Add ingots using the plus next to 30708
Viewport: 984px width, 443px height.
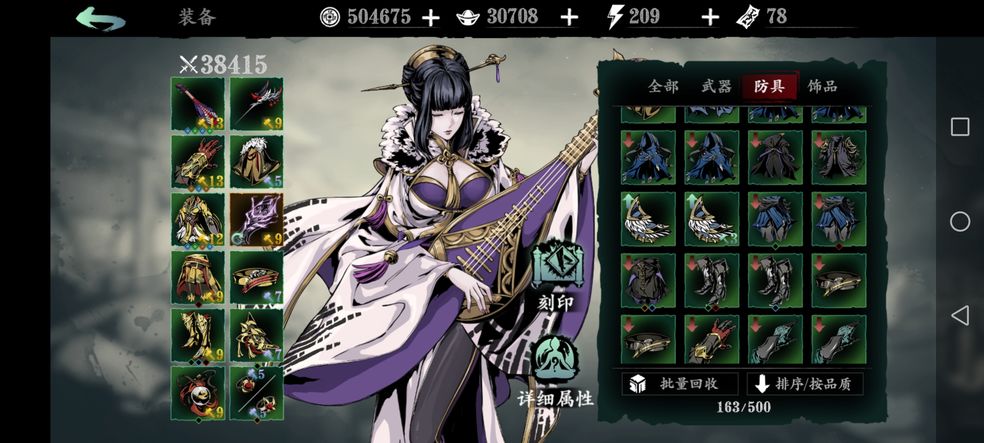coord(569,17)
